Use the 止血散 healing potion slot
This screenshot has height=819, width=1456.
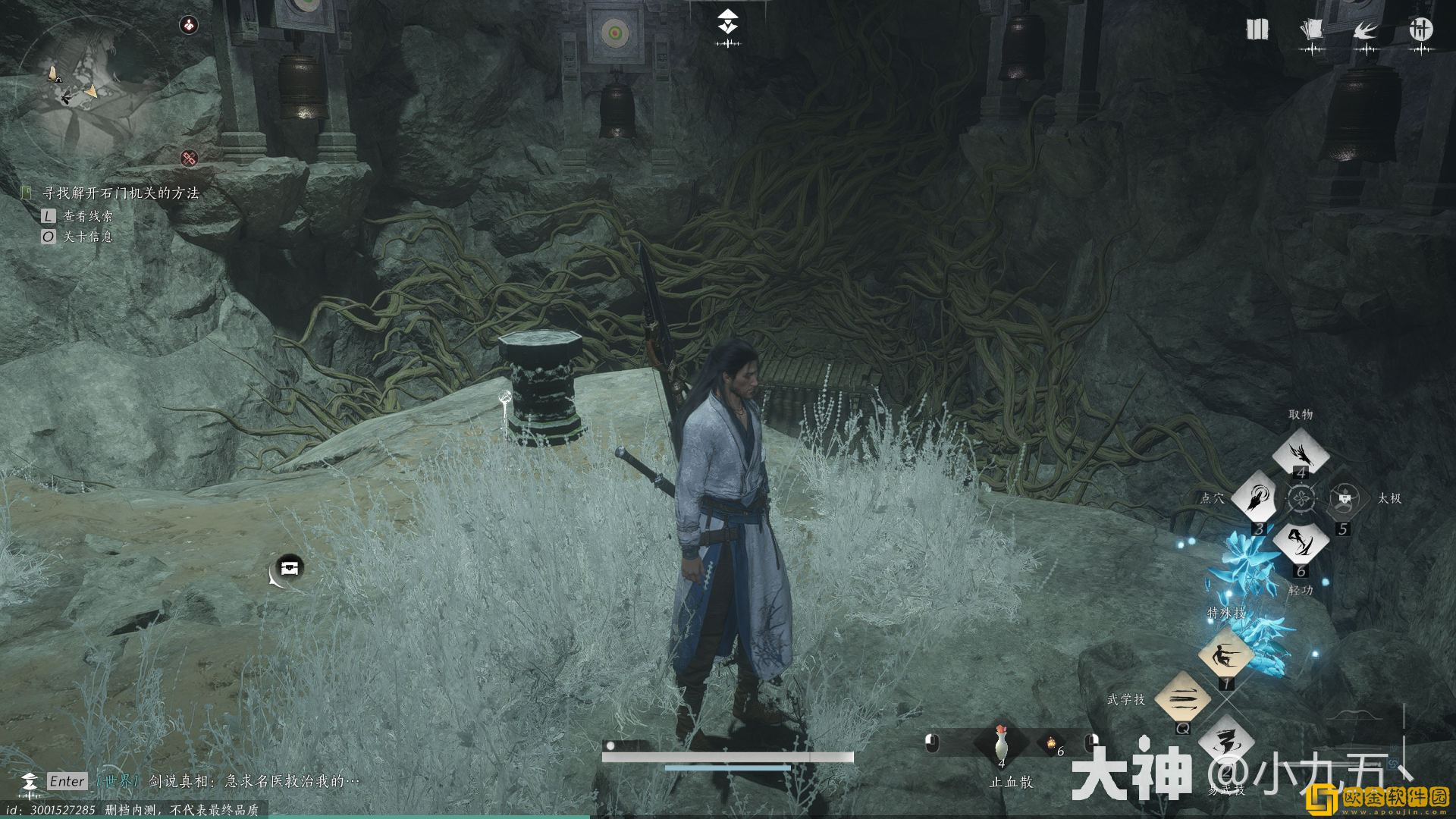[x=1001, y=743]
